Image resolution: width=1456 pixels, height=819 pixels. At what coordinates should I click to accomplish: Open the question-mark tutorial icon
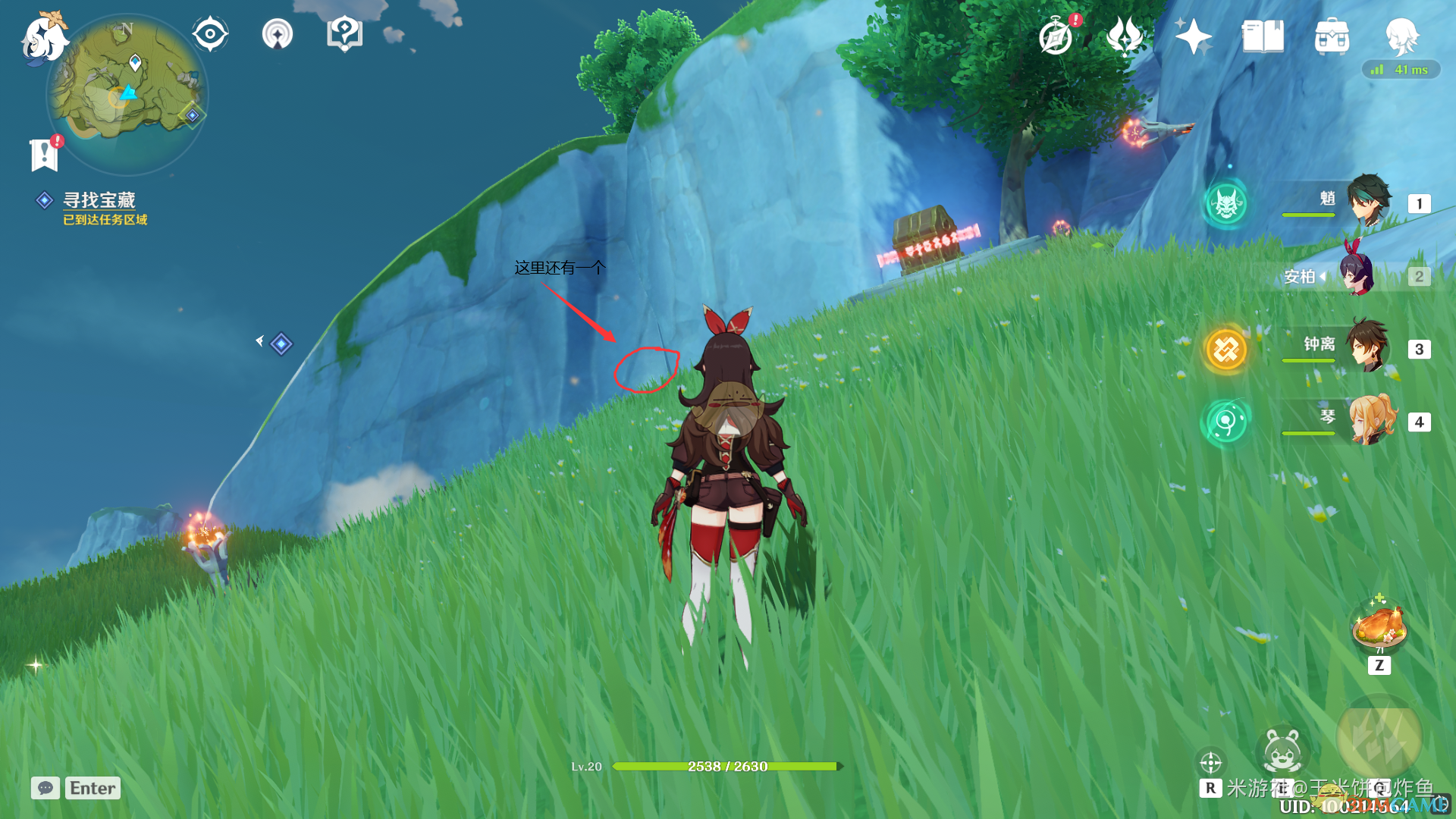[344, 34]
